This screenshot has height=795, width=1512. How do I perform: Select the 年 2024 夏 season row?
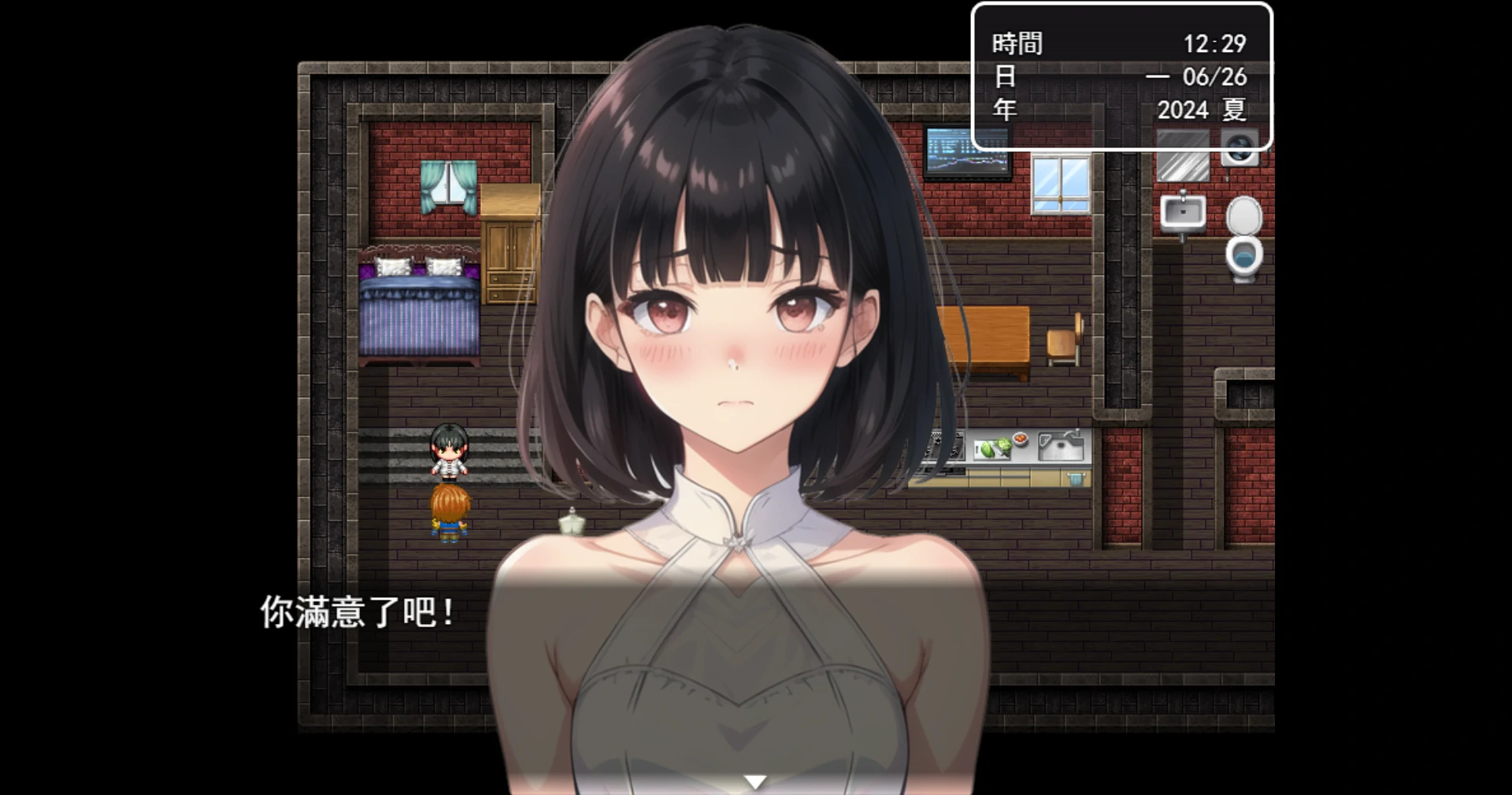point(1118,111)
